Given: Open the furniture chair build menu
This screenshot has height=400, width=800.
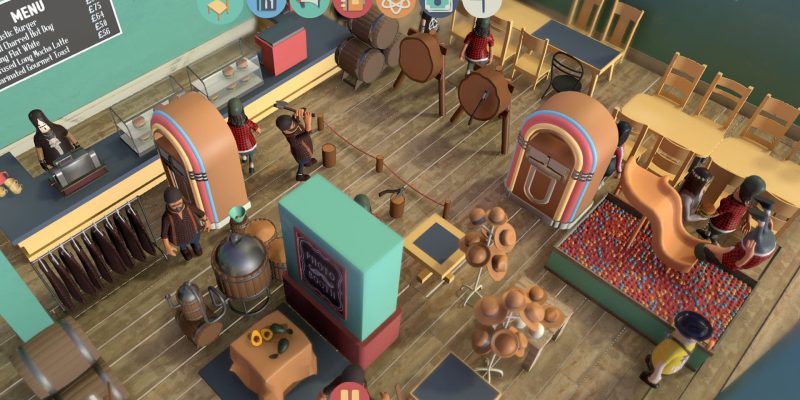Looking at the screenshot, I should [218, 8].
